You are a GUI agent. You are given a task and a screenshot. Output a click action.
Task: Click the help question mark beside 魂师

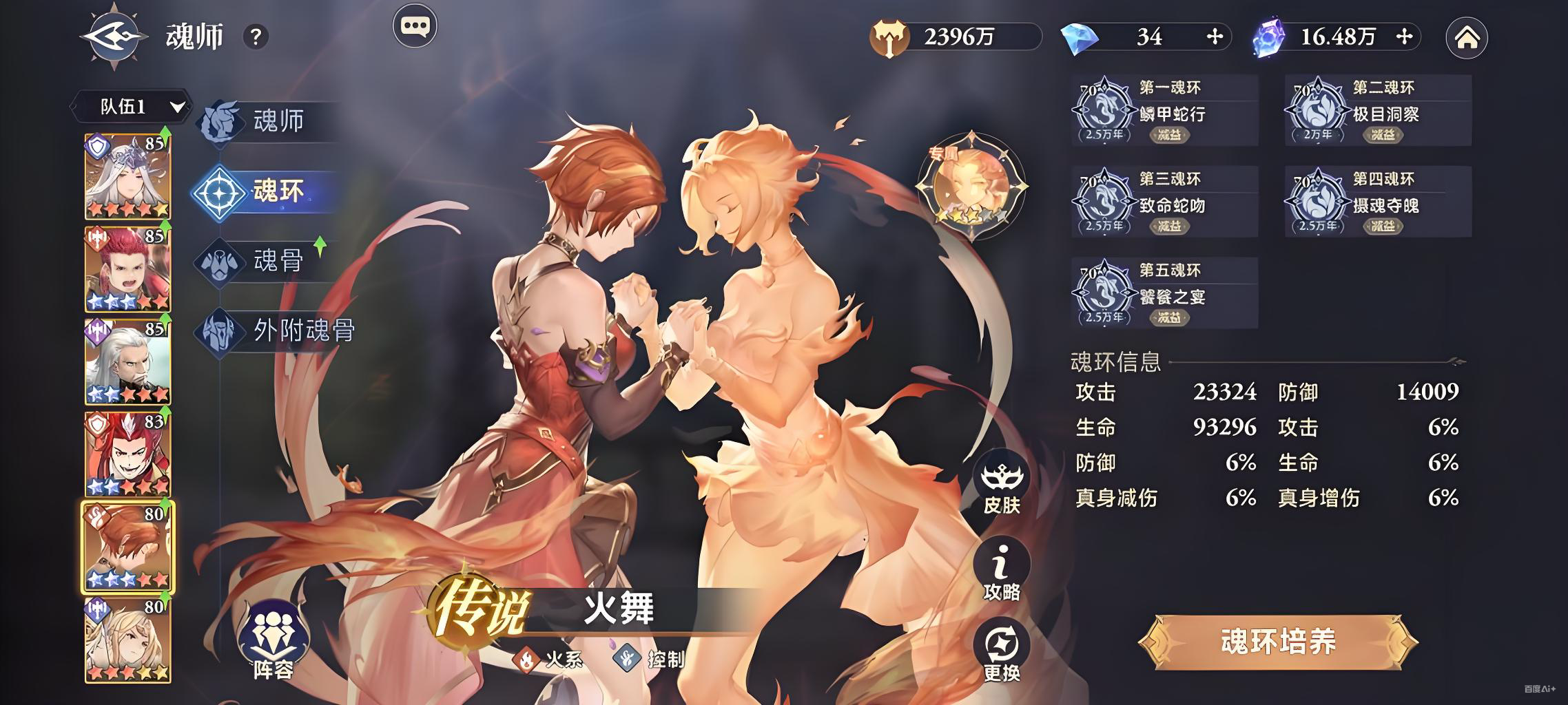(x=256, y=36)
